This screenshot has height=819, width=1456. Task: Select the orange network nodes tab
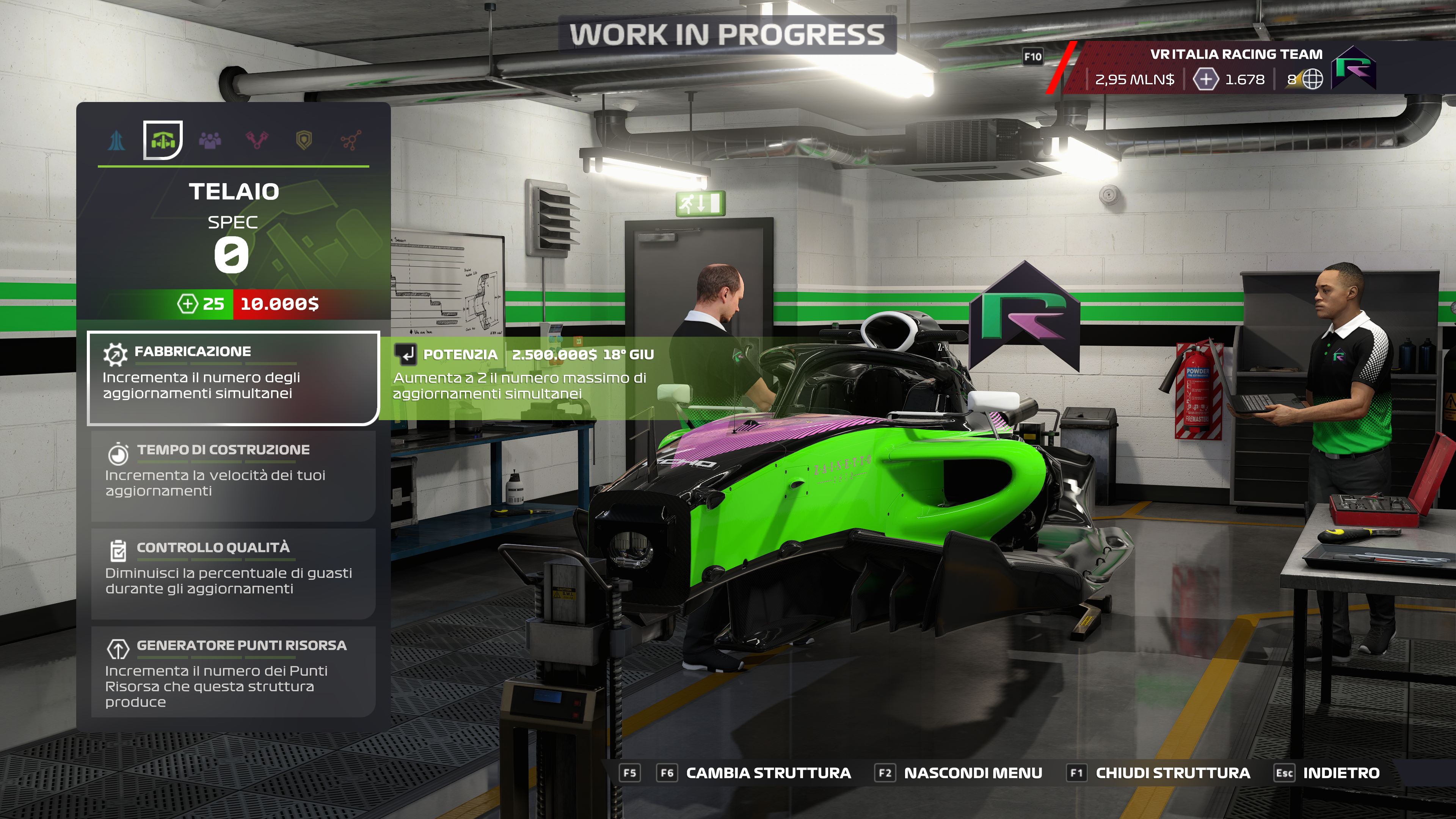point(351,140)
